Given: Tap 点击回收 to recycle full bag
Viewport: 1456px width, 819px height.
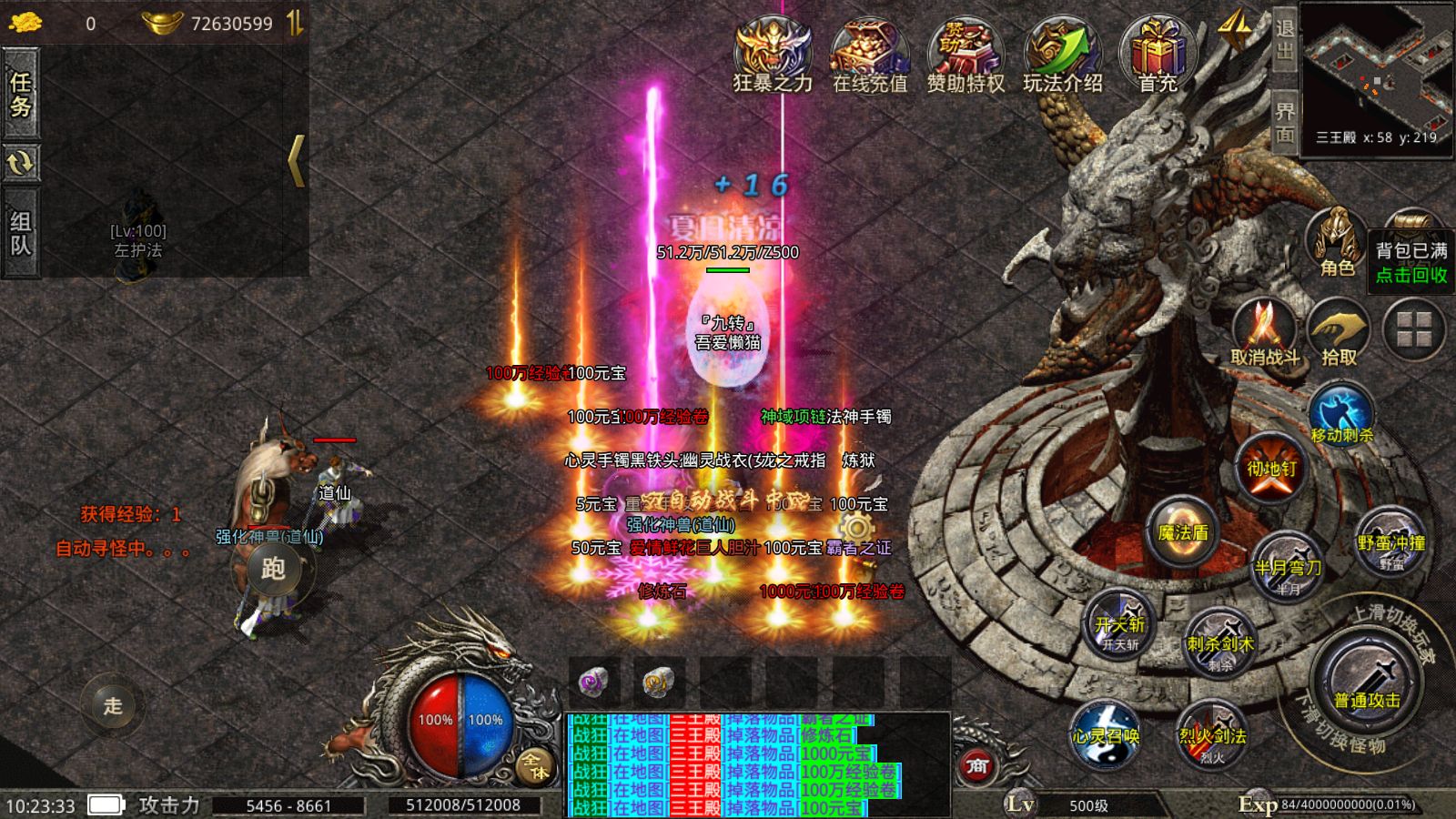Looking at the screenshot, I should (x=1411, y=274).
